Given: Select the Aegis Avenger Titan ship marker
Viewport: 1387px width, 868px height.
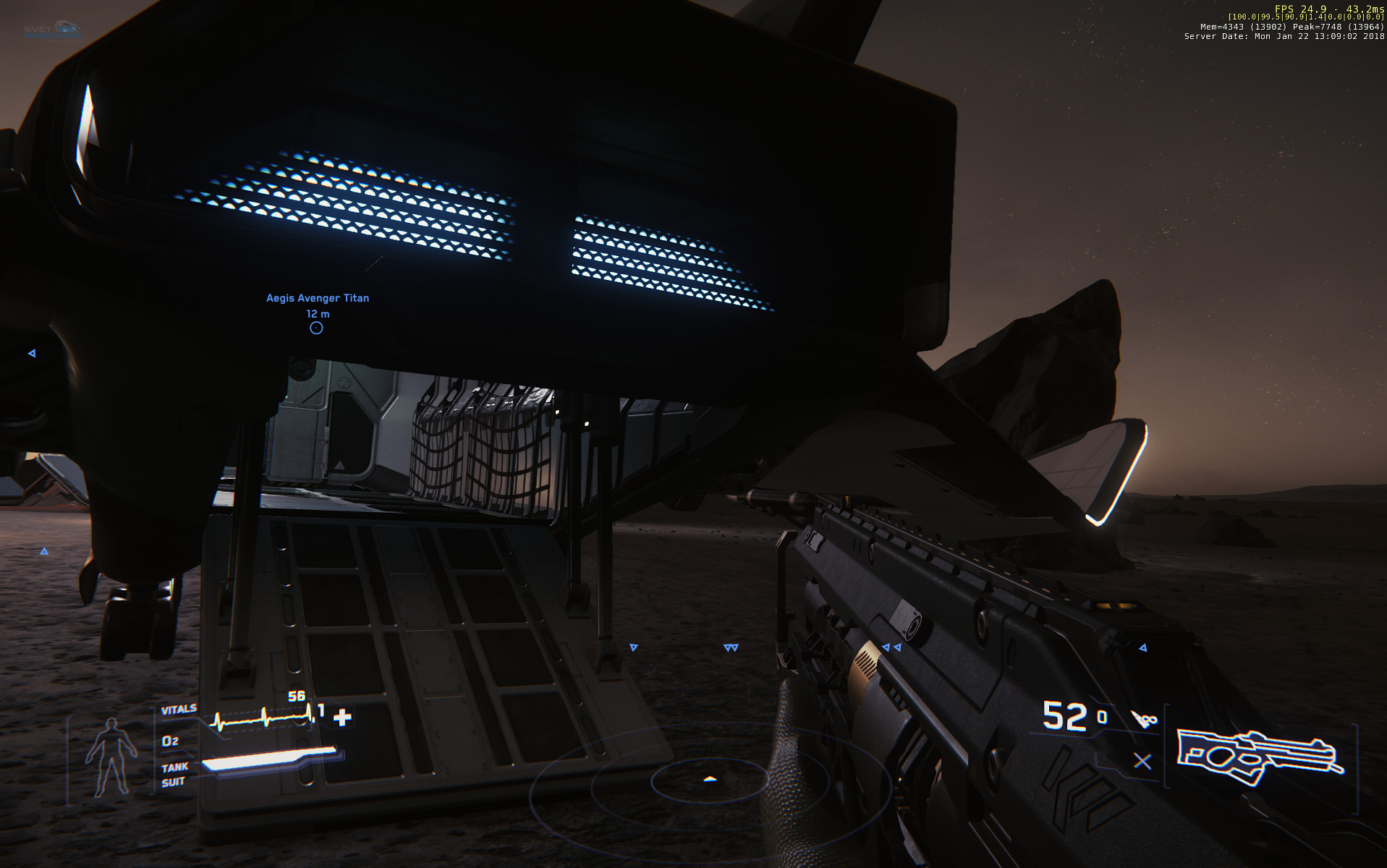Looking at the screenshot, I should [x=316, y=328].
